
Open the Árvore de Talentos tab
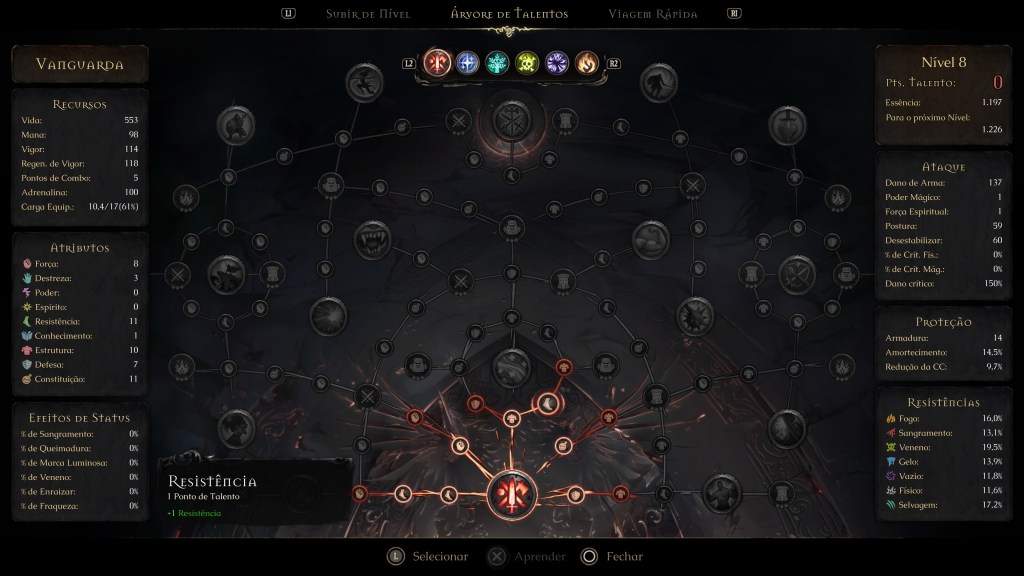pos(510,14)
